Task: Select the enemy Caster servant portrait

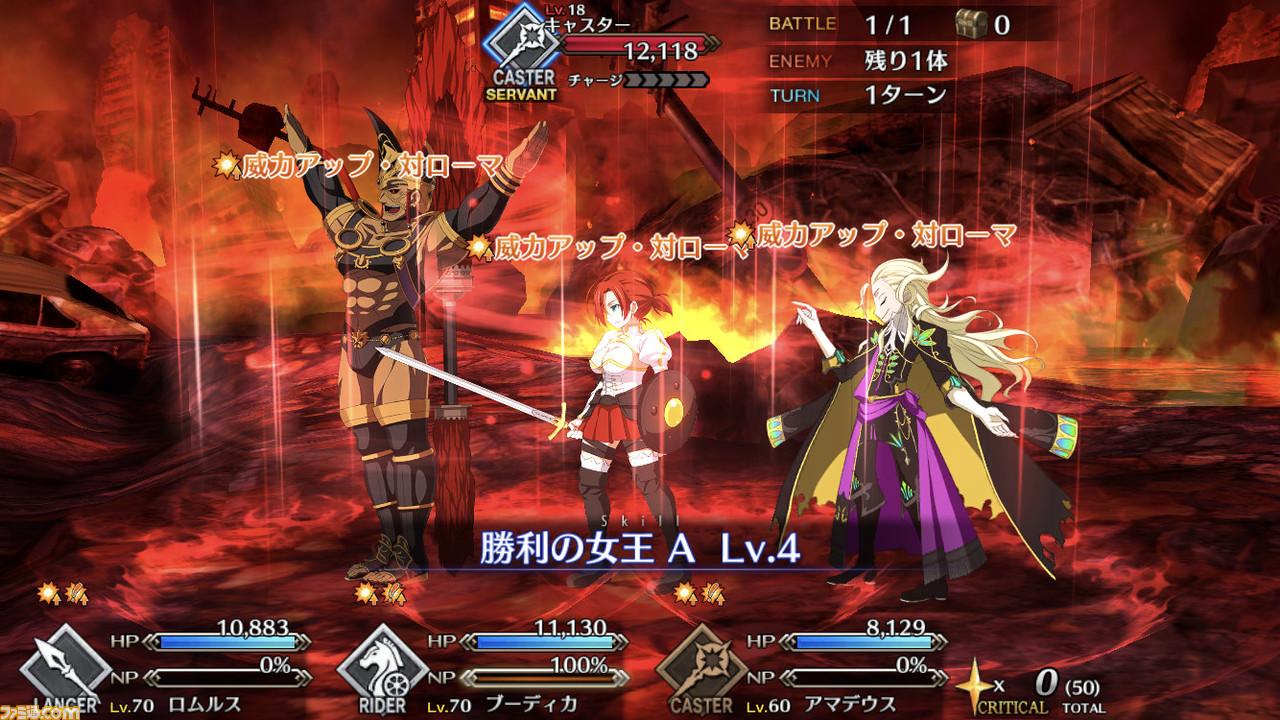Action: point(519,45)
